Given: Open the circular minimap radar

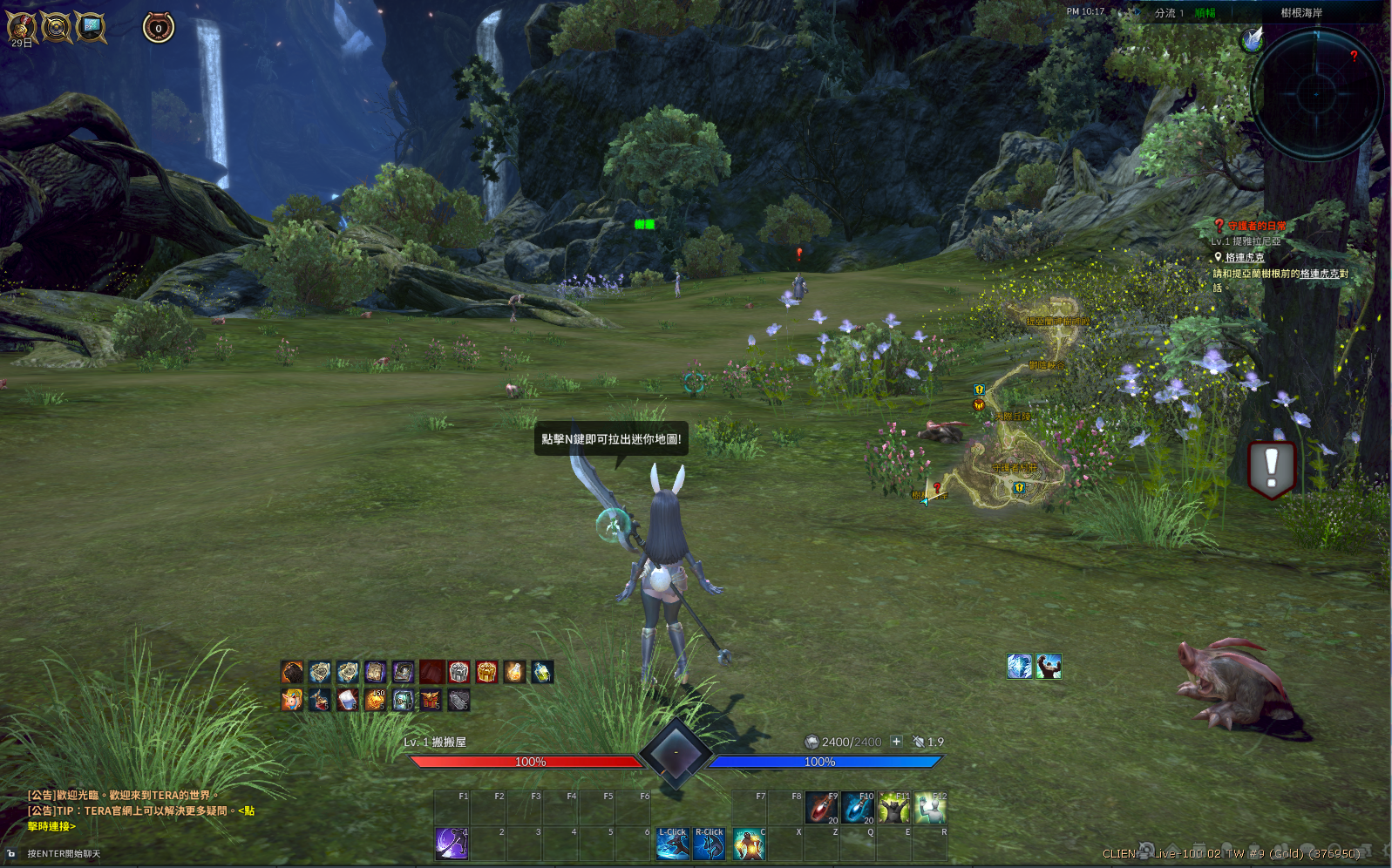Looking at the screenshot, I should click(x=1316, y=92).
